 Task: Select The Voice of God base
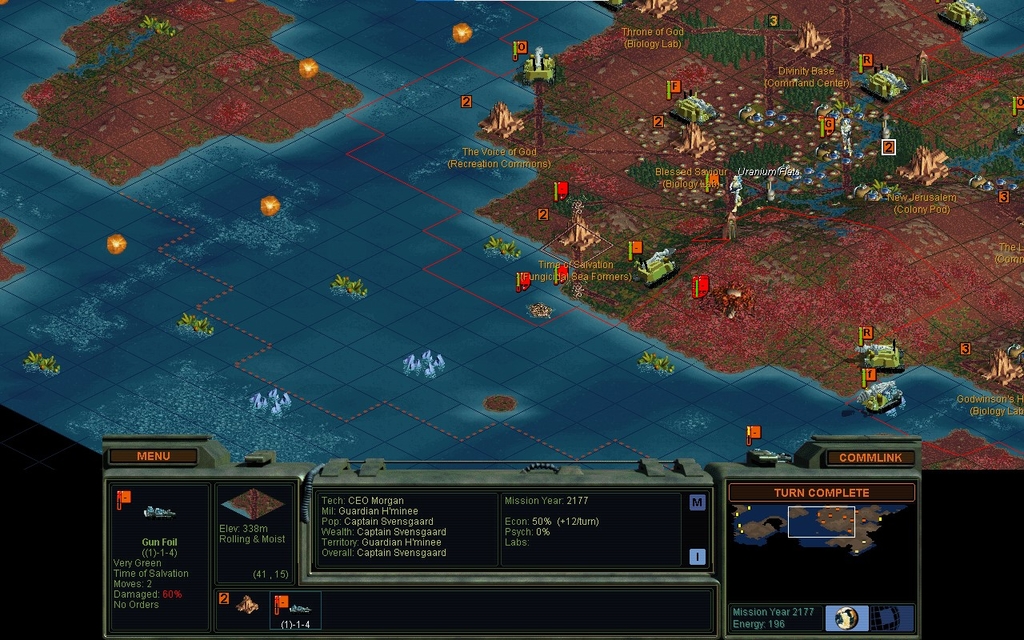(502, 122)
